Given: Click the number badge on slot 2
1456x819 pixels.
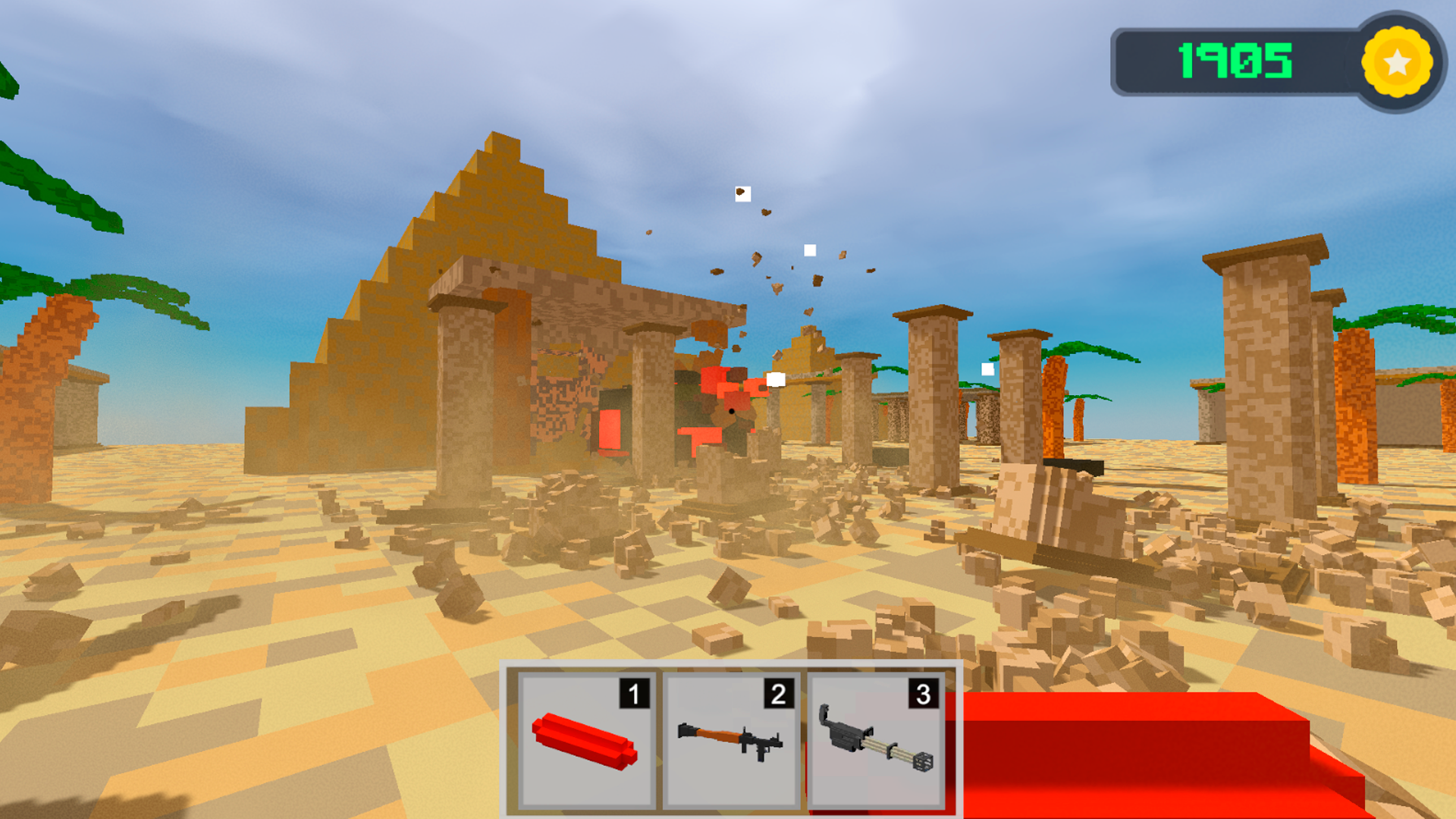Looking at the screenshot, I should 780,692.
